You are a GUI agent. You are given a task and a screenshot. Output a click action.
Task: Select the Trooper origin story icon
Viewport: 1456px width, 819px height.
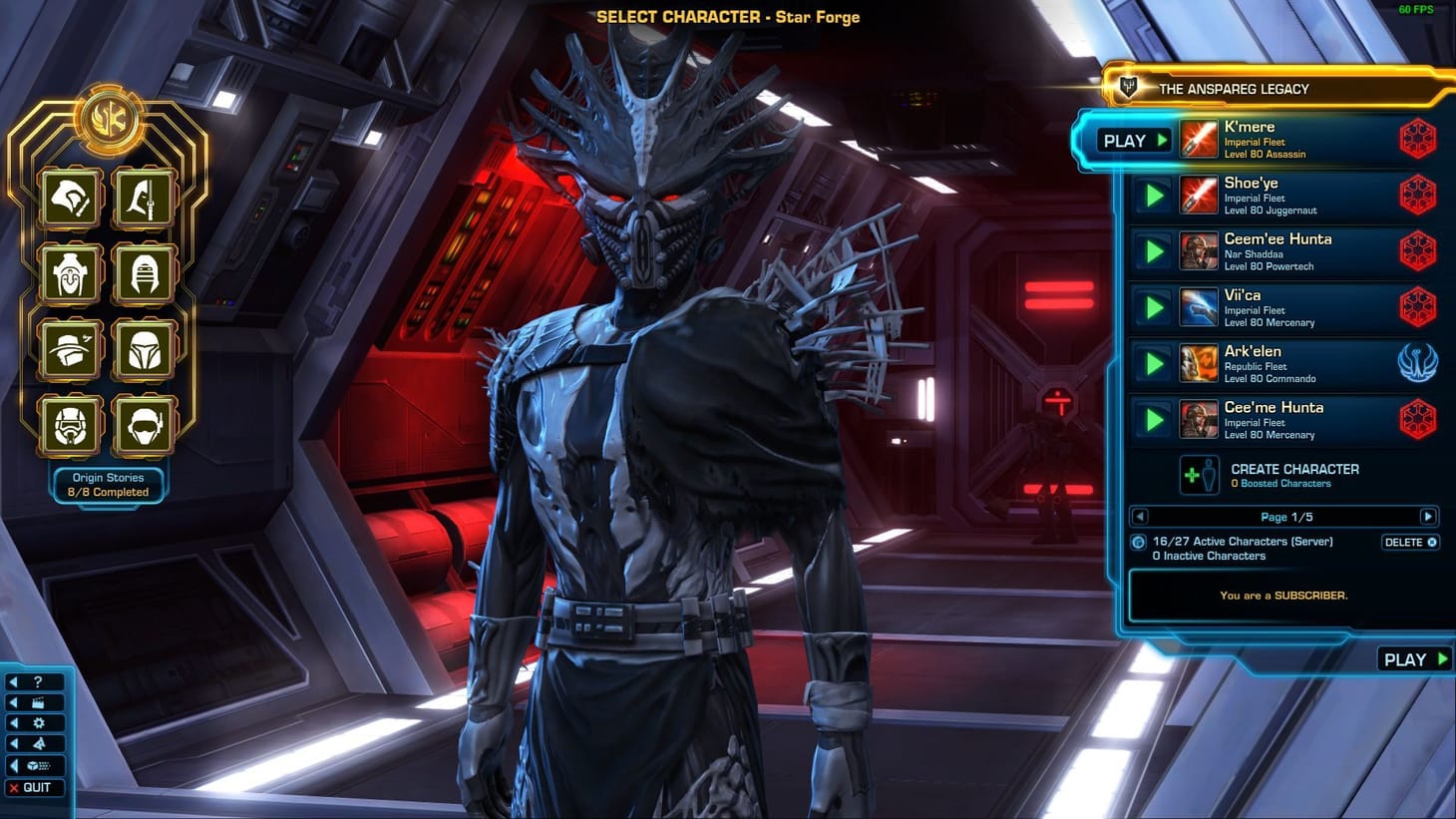[x=70, y=423]
